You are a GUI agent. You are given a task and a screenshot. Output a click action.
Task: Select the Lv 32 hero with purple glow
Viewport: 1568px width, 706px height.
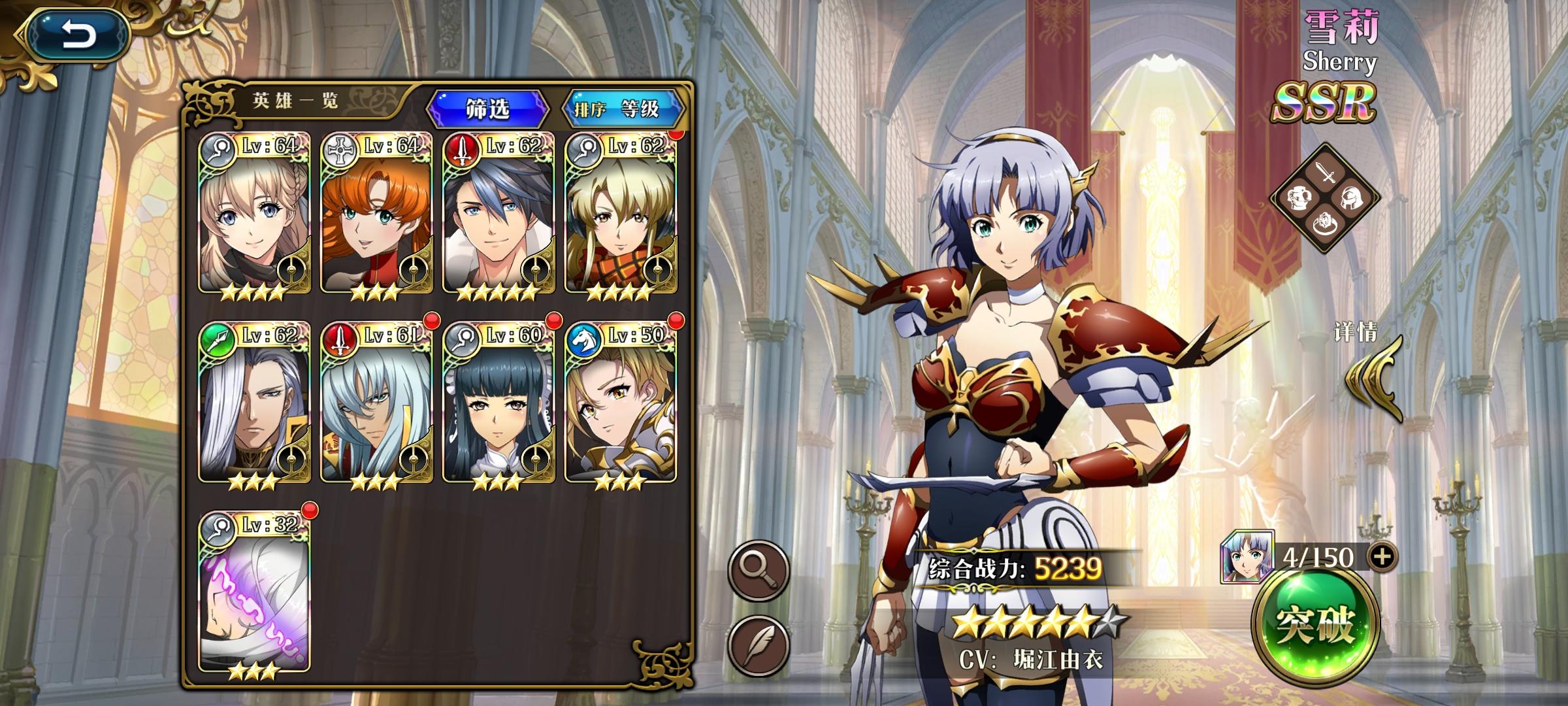(254, 594)
